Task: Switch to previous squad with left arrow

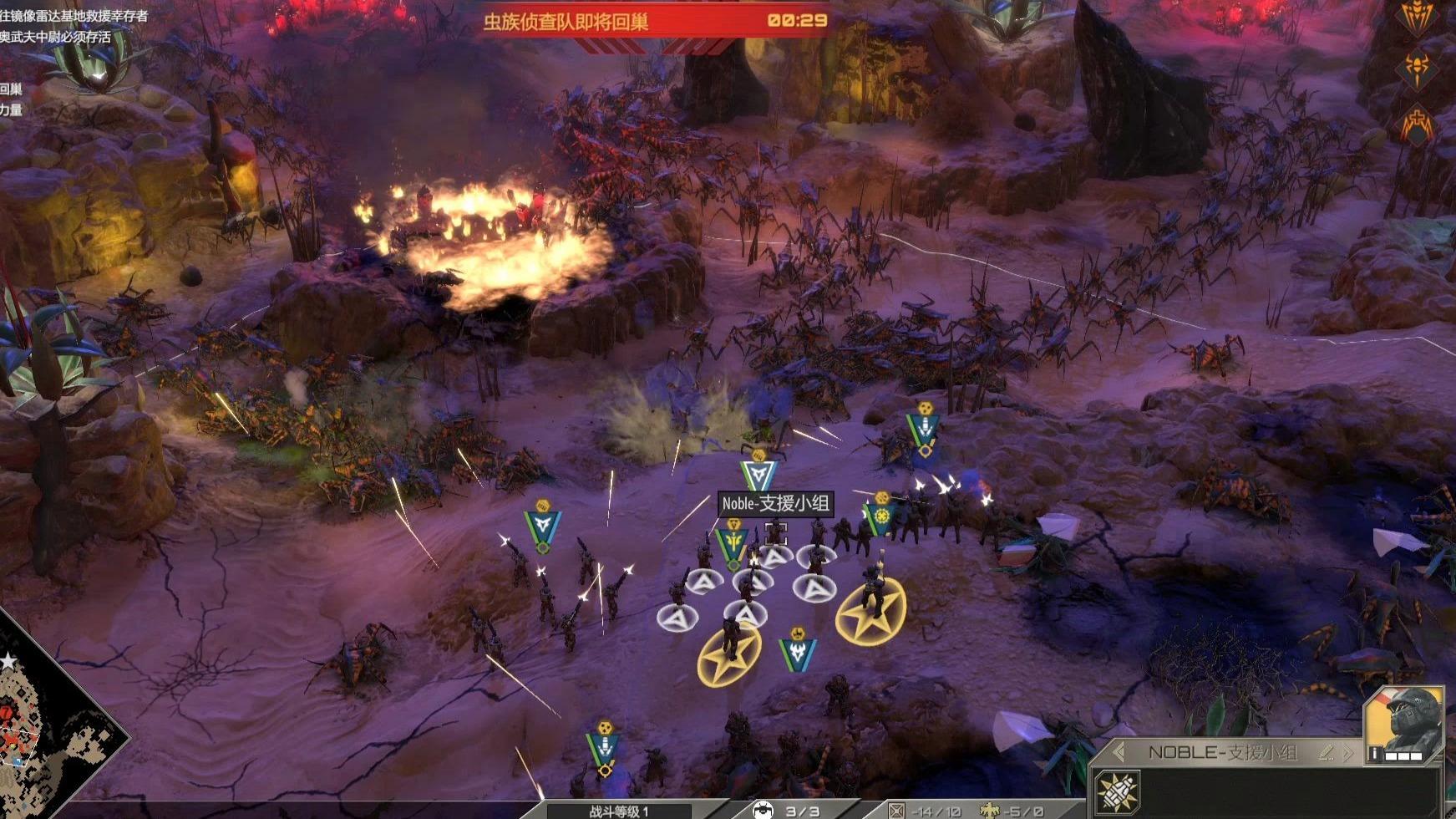Action: point(1119,752)
